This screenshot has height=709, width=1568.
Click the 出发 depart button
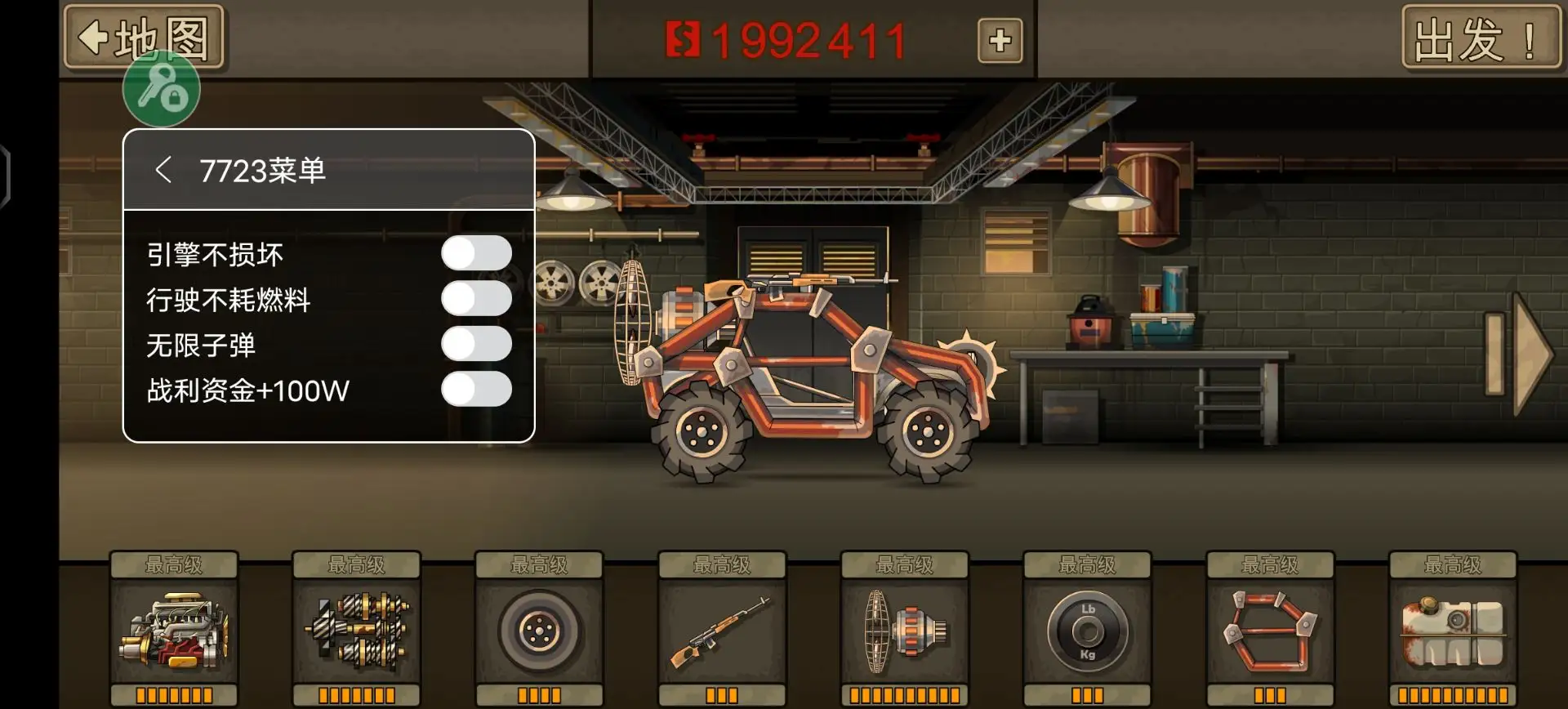pos(1480,38)
